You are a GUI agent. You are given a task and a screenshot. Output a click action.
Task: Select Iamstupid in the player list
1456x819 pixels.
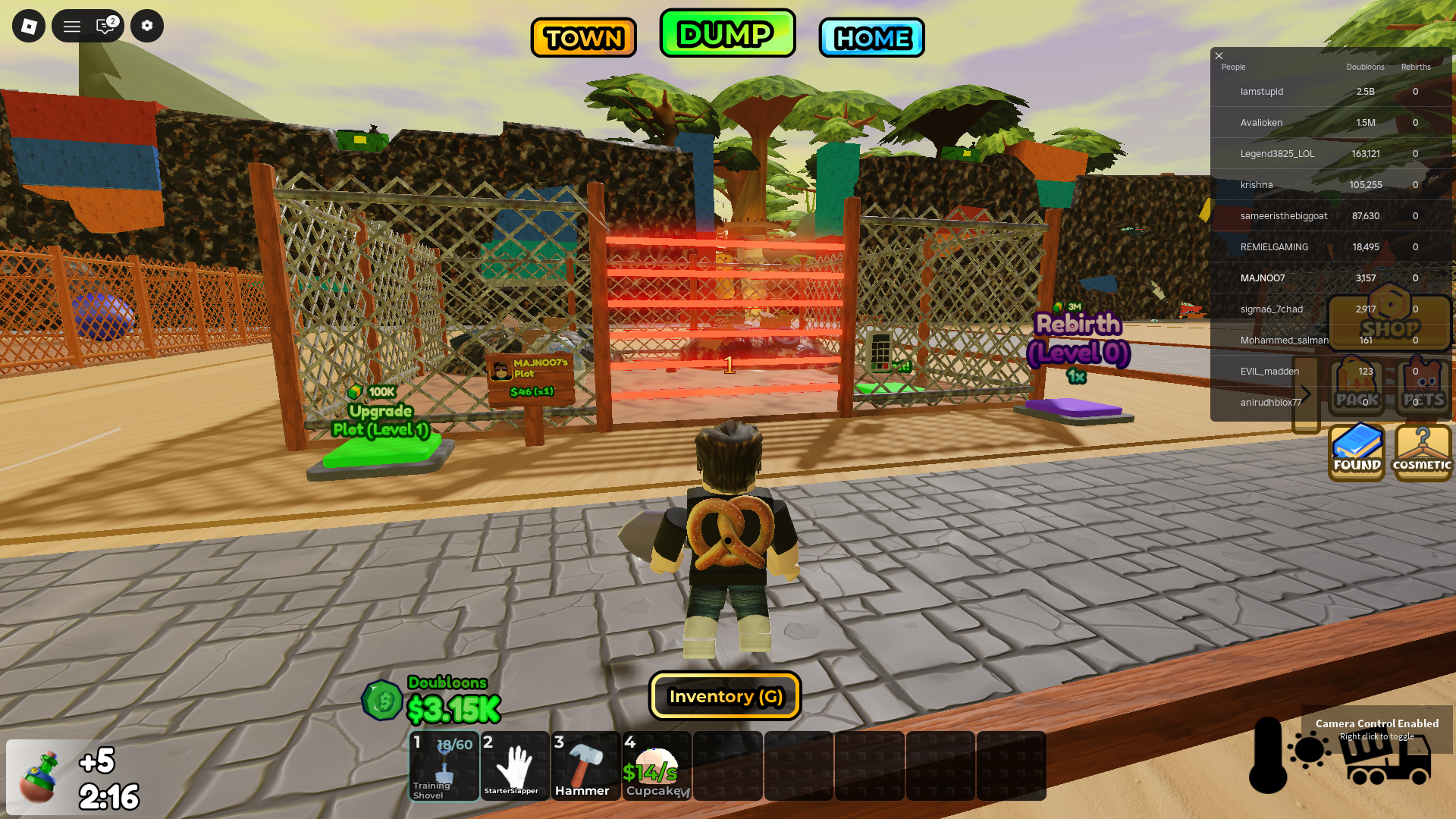coord(1262,92)
